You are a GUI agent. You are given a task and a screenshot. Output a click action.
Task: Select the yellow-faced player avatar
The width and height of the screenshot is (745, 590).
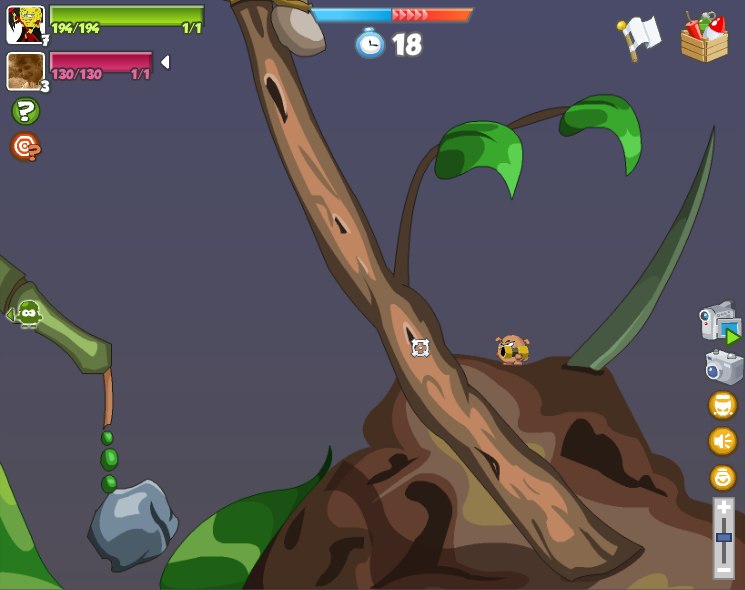click(x=25, y=25)
